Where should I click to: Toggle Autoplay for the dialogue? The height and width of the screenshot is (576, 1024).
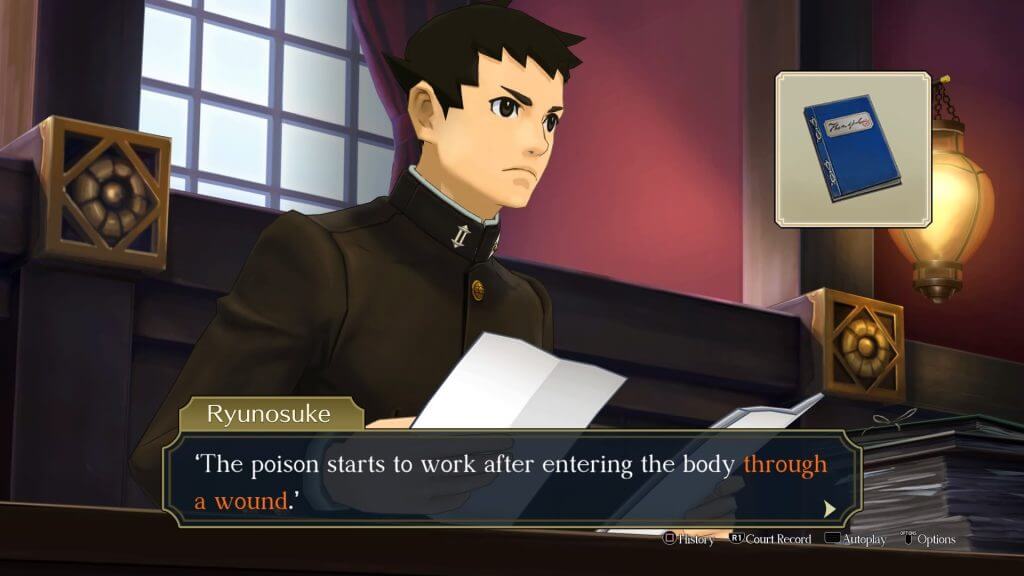tap(856, 540)
